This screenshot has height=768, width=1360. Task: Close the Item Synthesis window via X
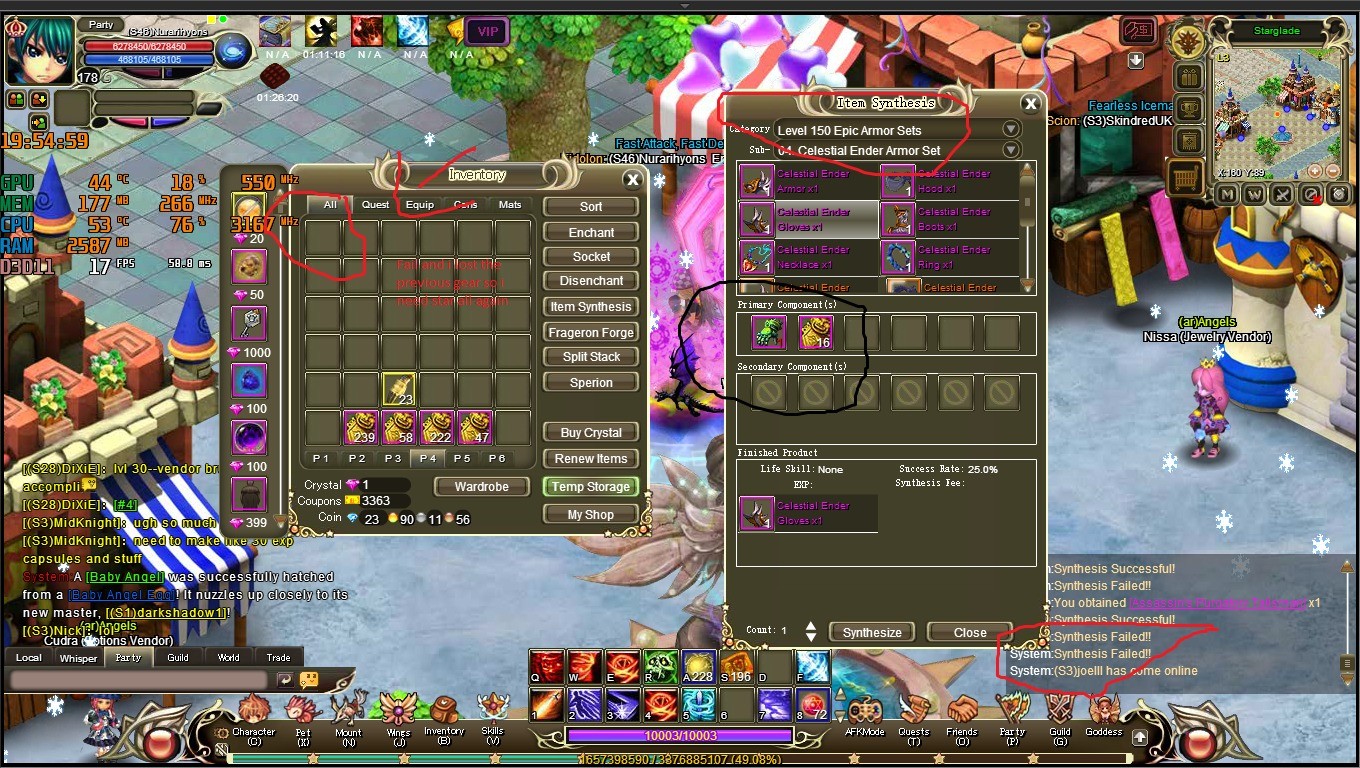1030,103
